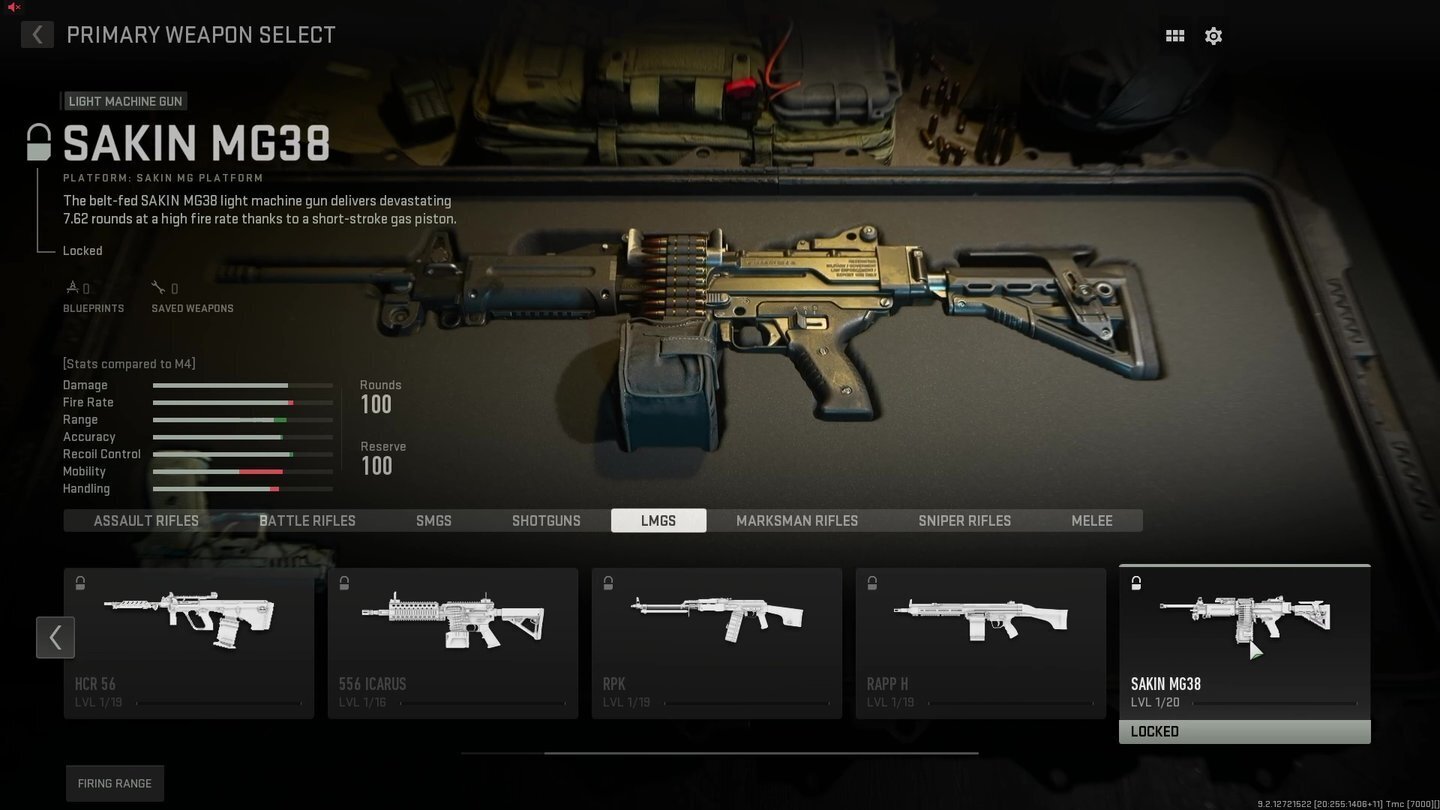1440x810 pixels.
Task: Click the padlock icon on the RPK card
Action: [x=608, y=583]
